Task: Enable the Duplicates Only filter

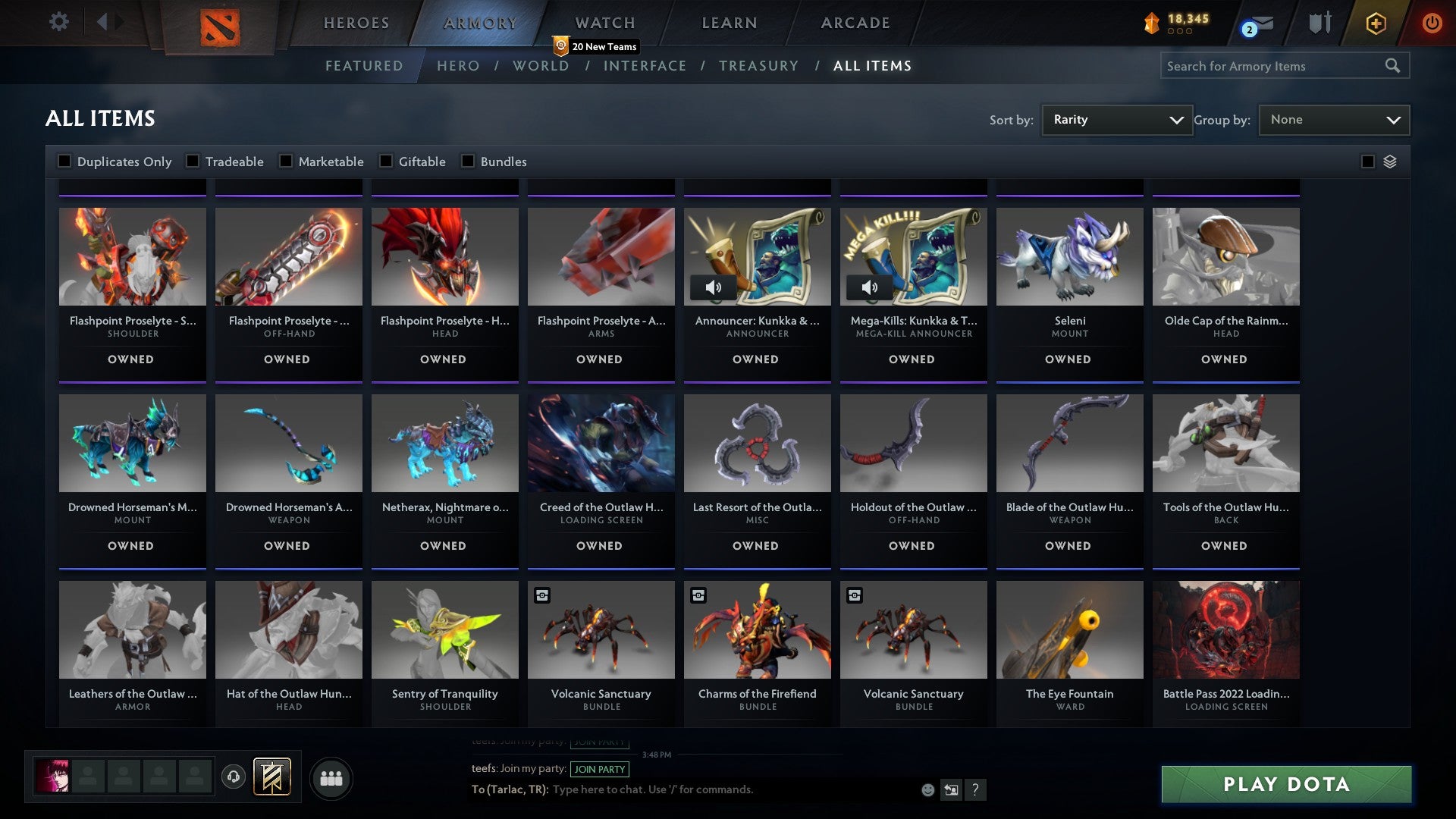Action: 64,161
